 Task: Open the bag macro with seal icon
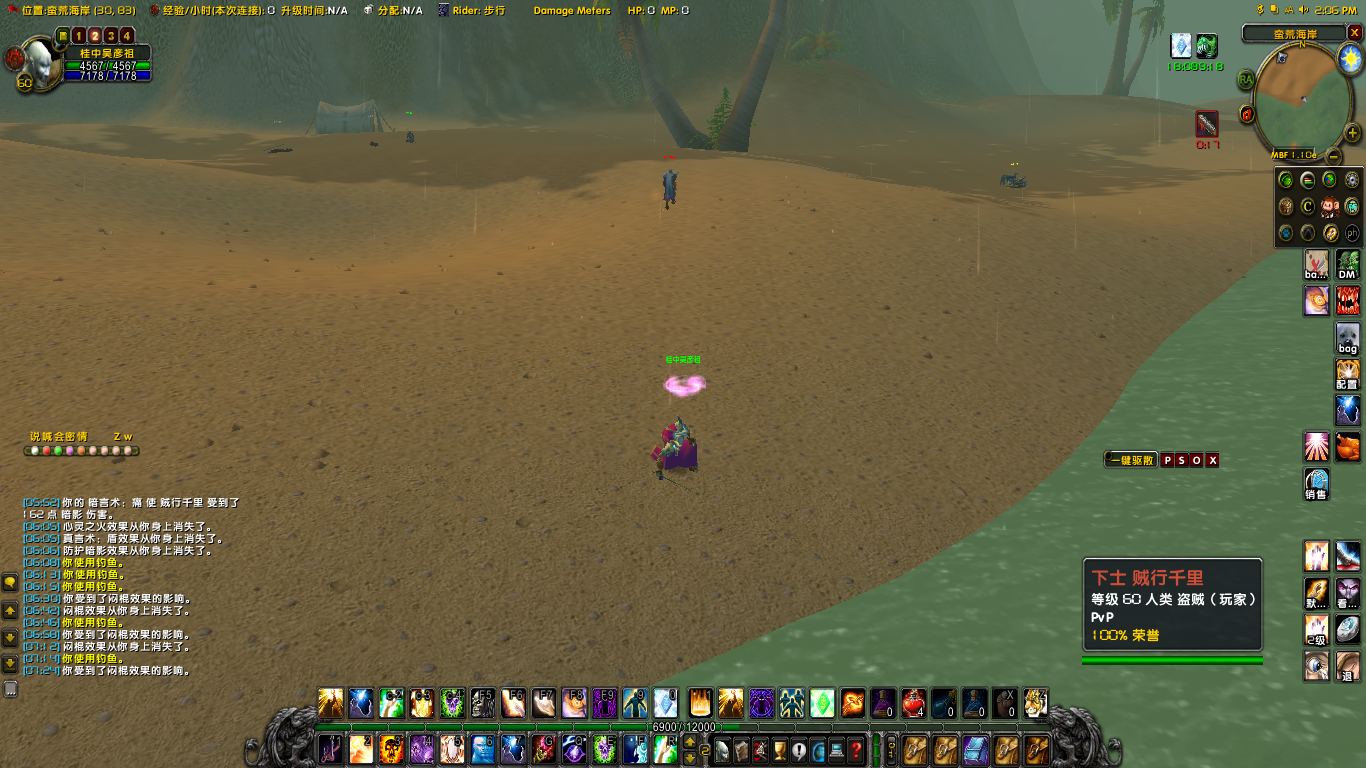[x=1347, y=338]
